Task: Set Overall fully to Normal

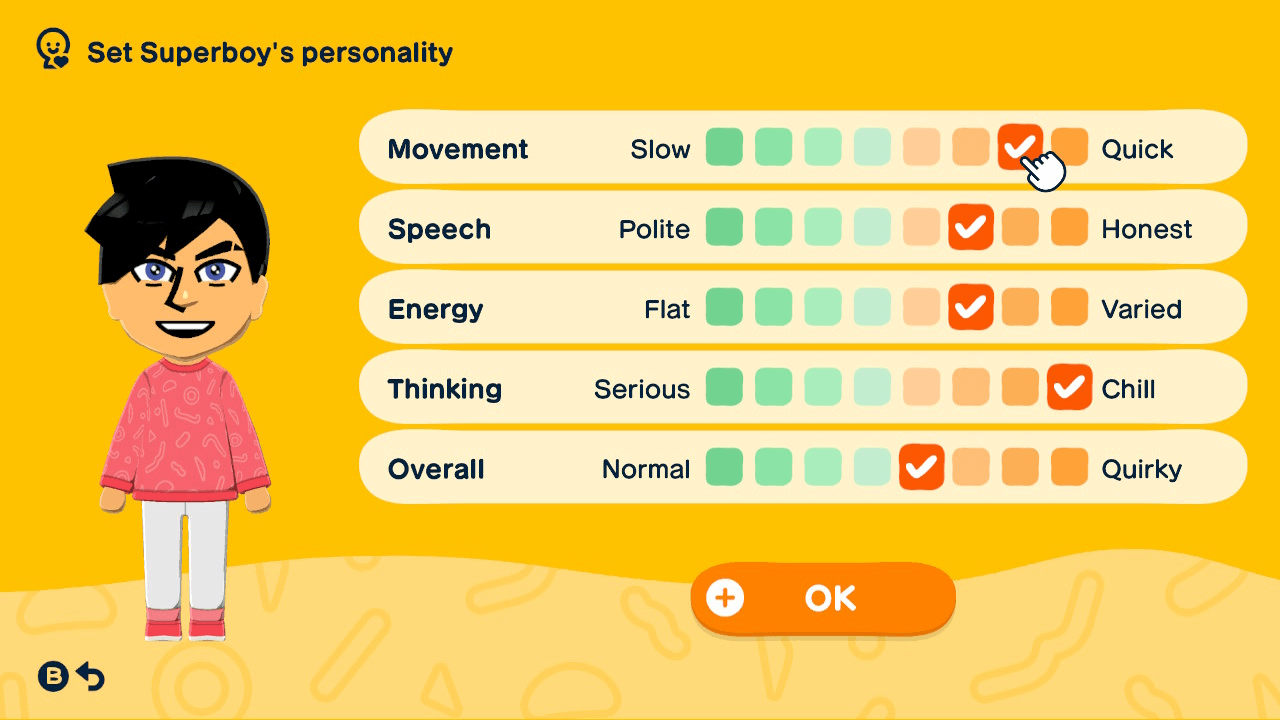Action: click(724, 467)
